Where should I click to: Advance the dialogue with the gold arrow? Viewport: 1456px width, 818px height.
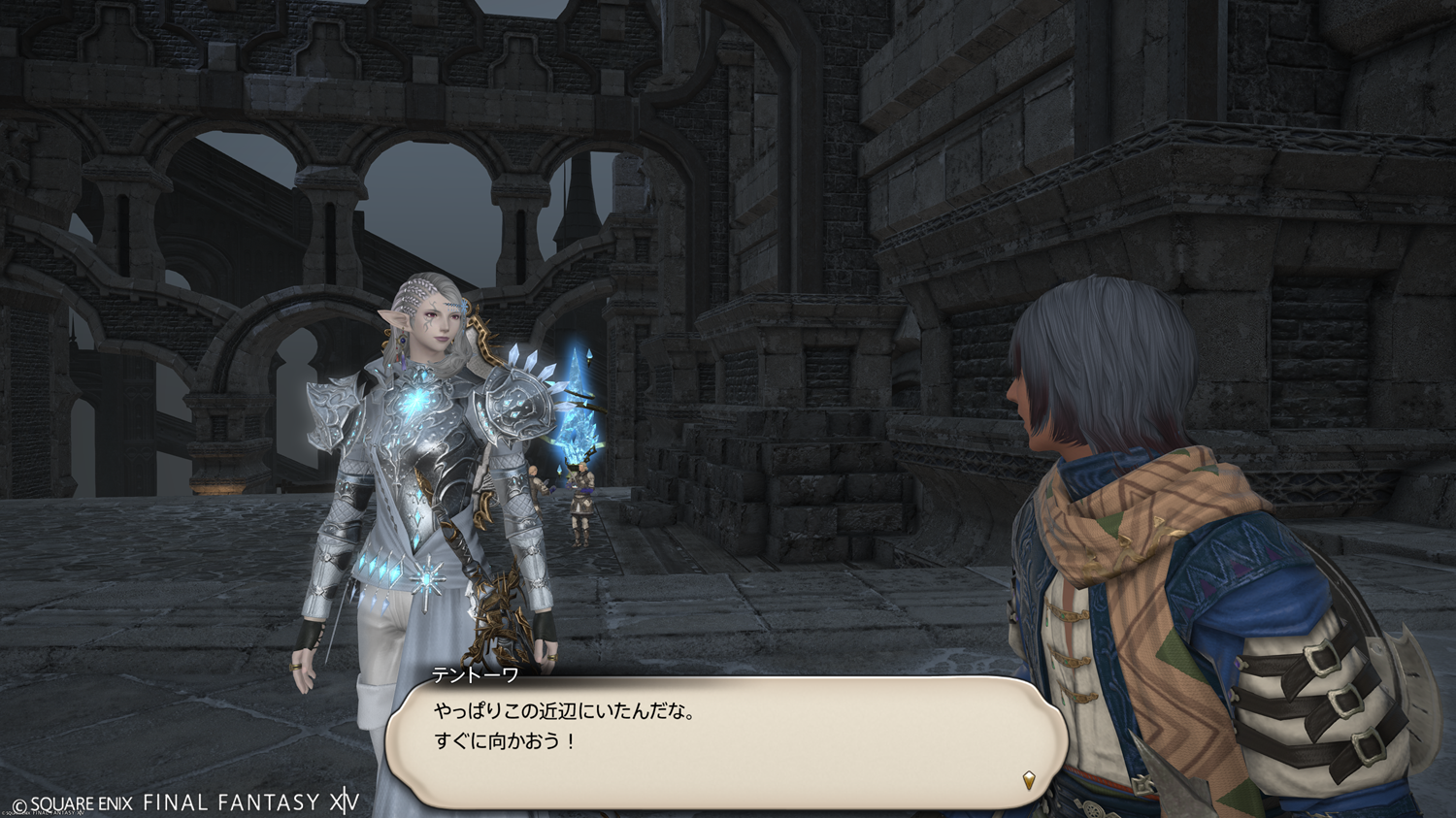click(1029, 779)
